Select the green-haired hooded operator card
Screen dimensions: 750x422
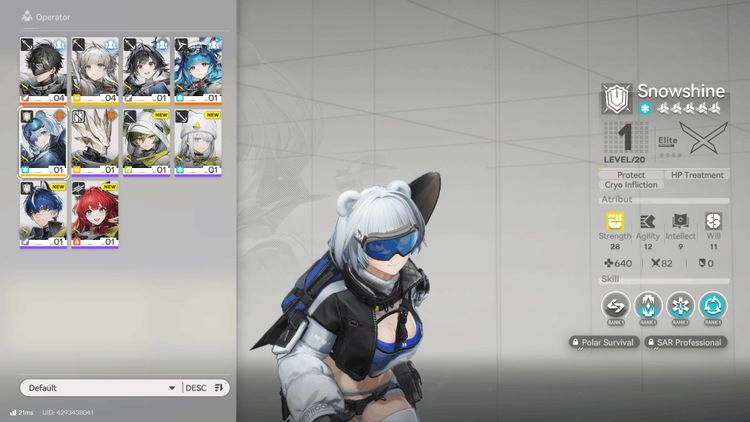(x=146, y=141)
